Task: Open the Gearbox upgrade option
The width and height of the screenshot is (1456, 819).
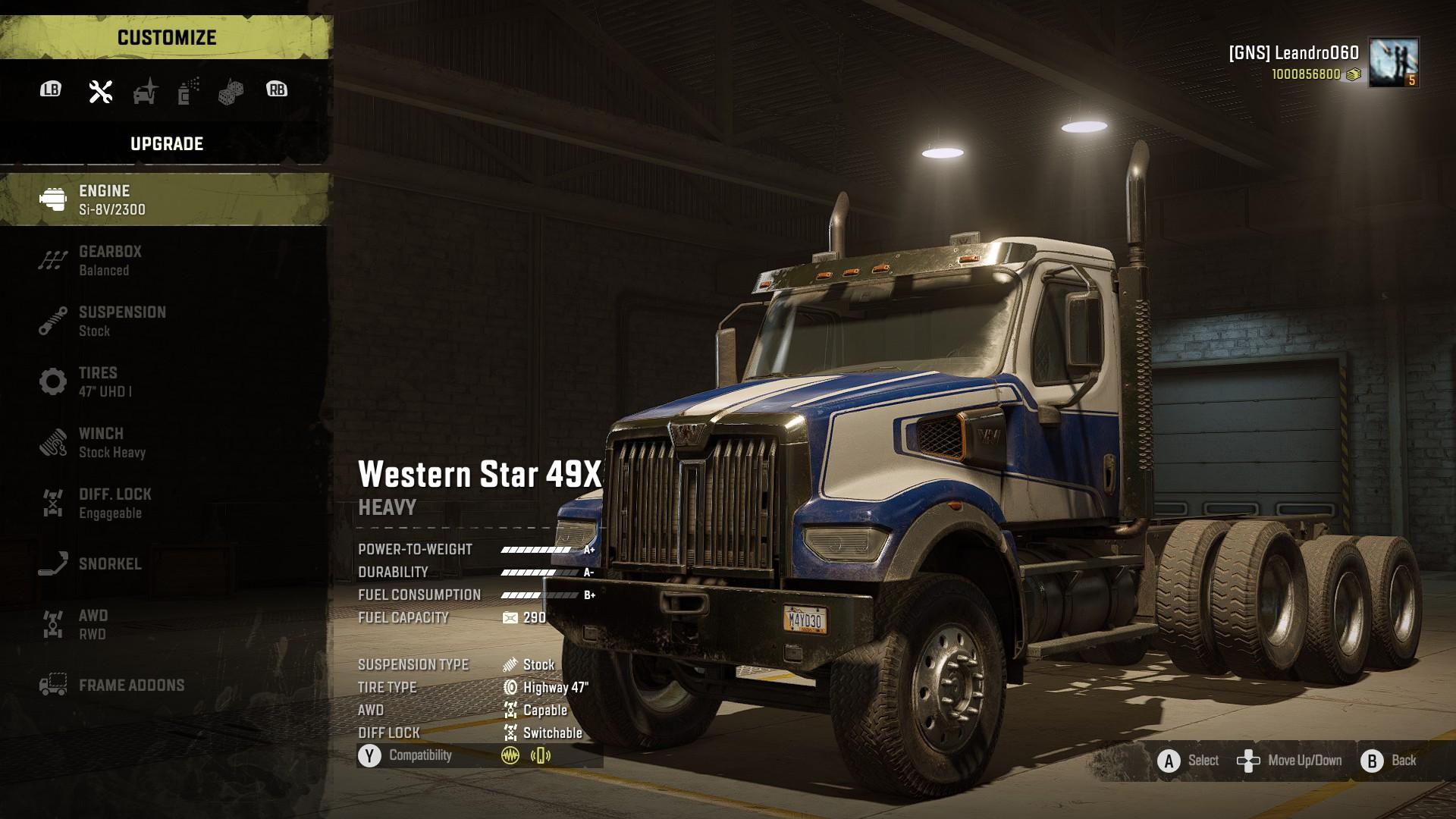Action: click(165, 260)
